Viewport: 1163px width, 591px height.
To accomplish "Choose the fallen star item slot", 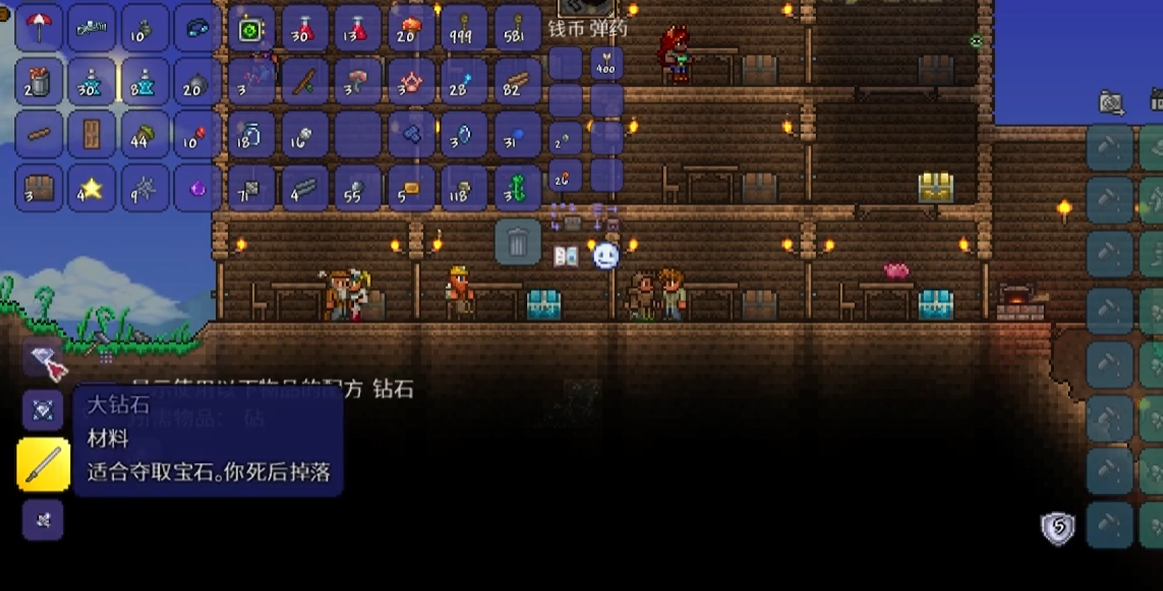I will click(92, 187).
